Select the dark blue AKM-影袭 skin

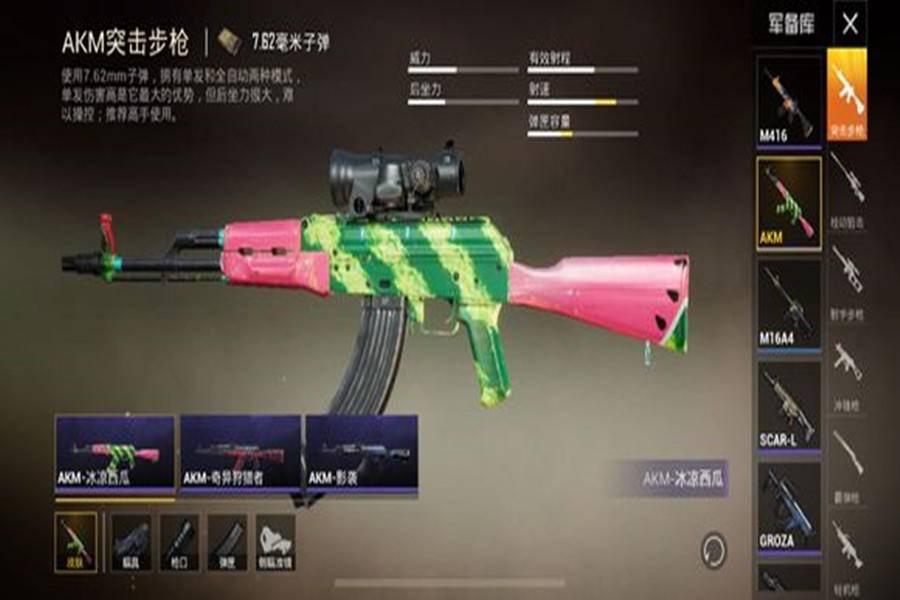coord(361,452)
